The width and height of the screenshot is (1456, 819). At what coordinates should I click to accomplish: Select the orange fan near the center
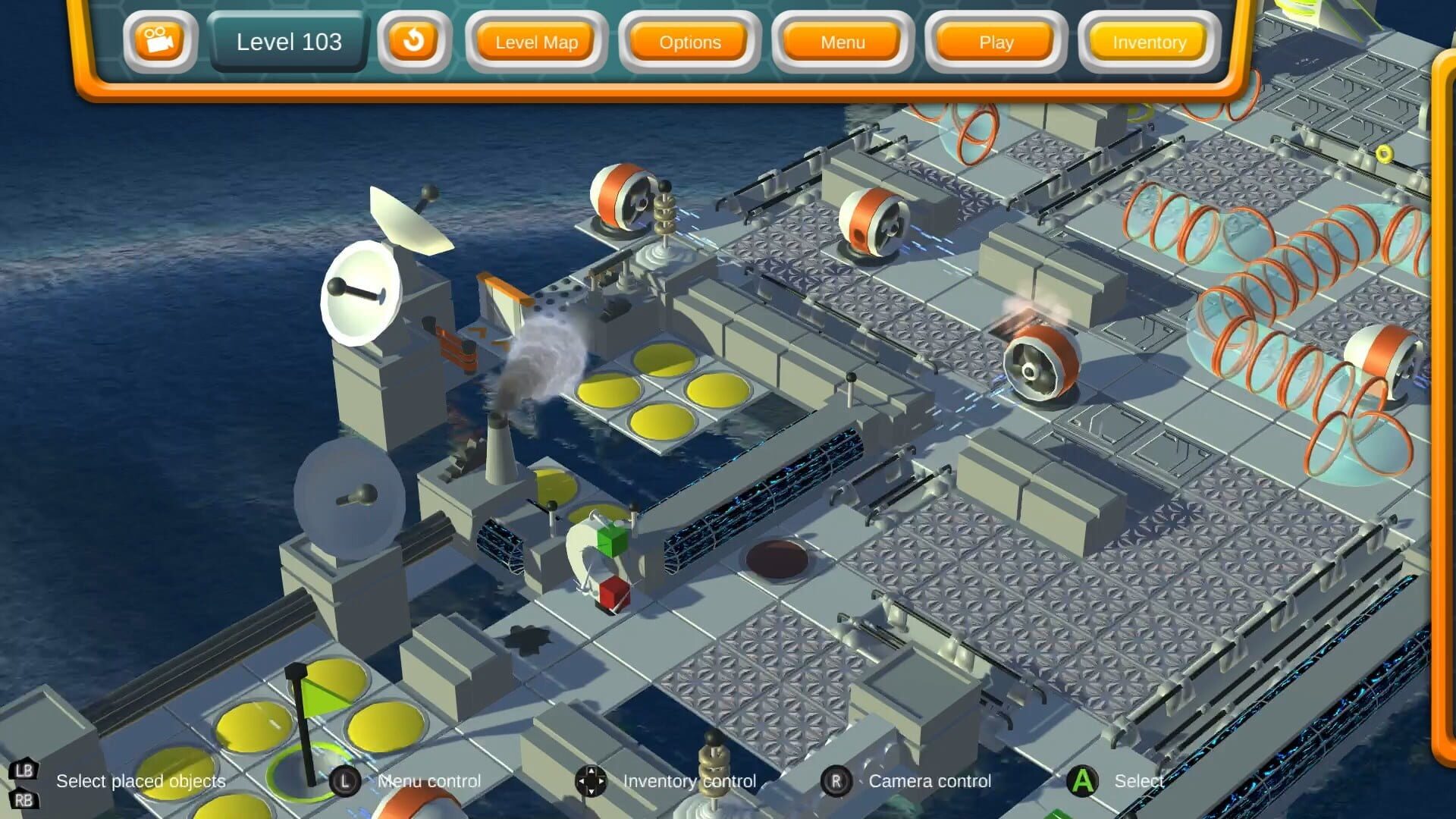click(1039, 364)
